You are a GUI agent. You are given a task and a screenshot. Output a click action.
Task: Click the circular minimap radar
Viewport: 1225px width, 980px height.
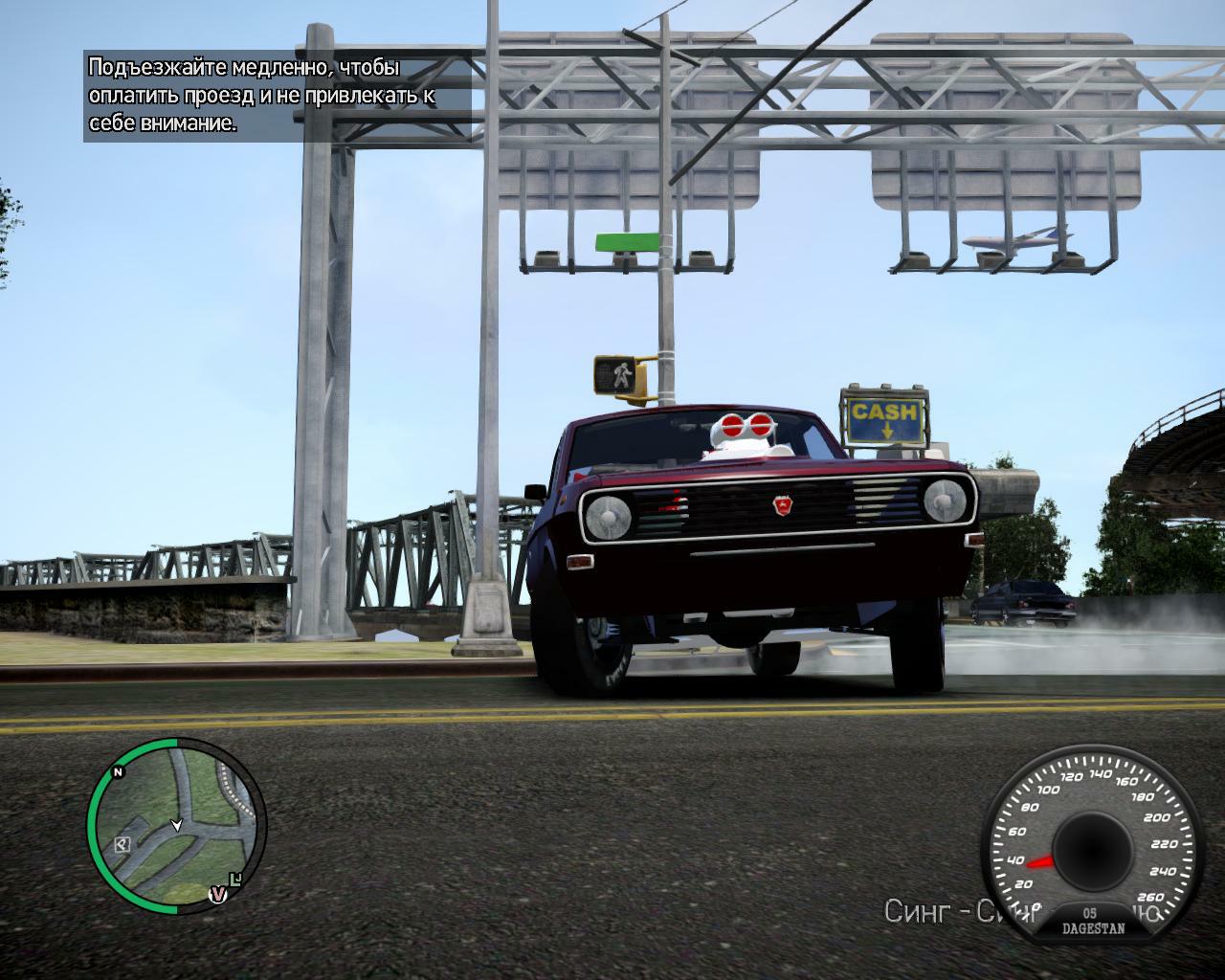click(177, 823)
